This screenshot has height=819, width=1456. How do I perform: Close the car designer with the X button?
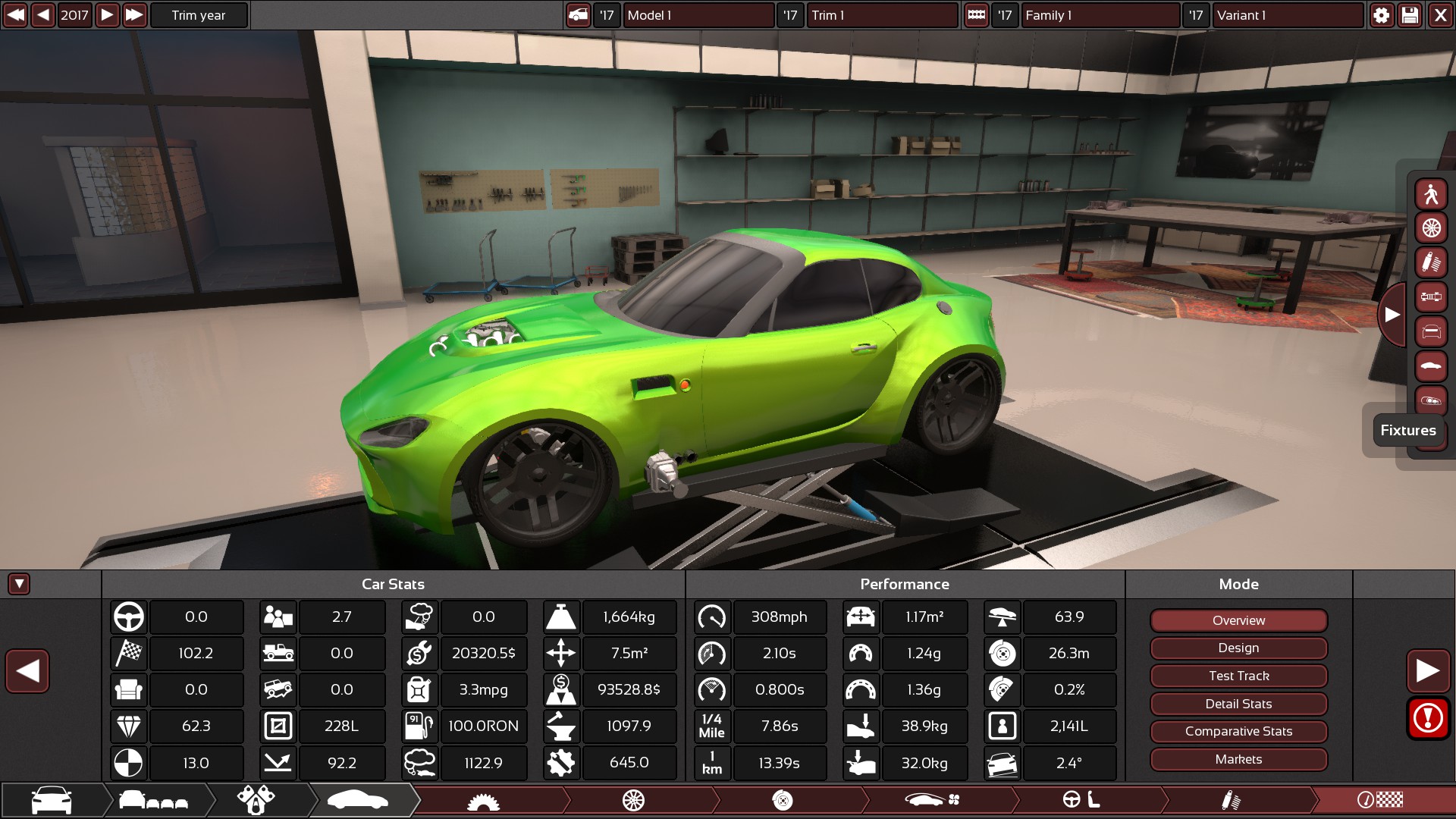coord(1440,15)
